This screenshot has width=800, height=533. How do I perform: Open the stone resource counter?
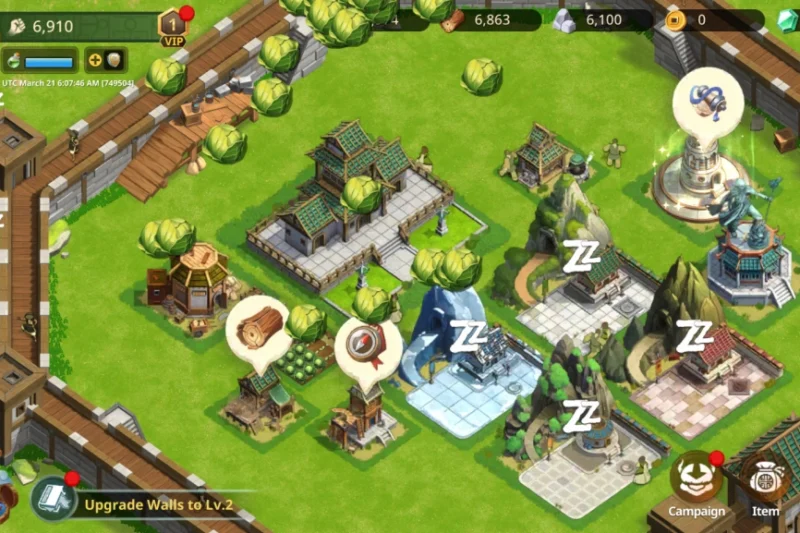[x=602, y=19]
